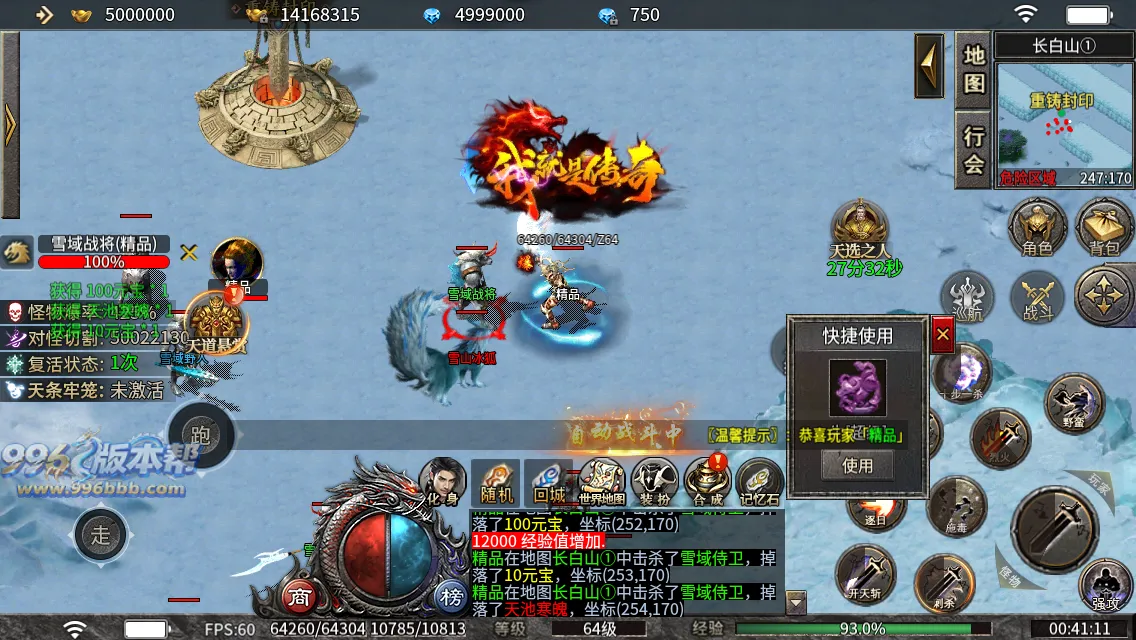
Task: Toggle the 跑 run button
Action: 201,435
